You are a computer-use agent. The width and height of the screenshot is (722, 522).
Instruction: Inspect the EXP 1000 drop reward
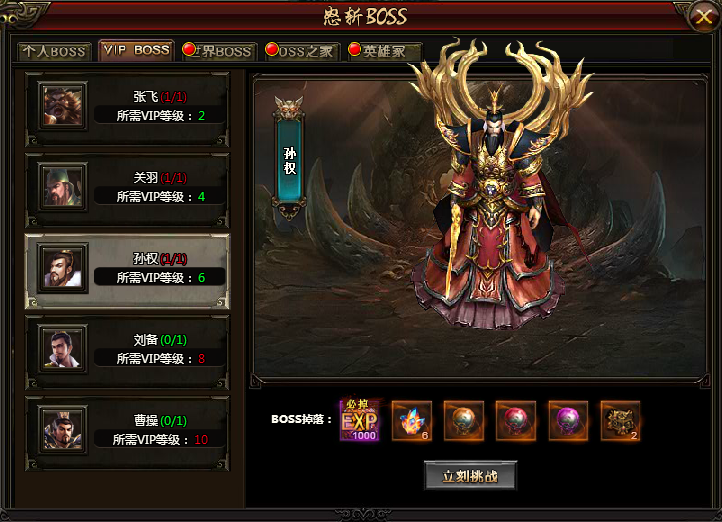click(360, 419)
